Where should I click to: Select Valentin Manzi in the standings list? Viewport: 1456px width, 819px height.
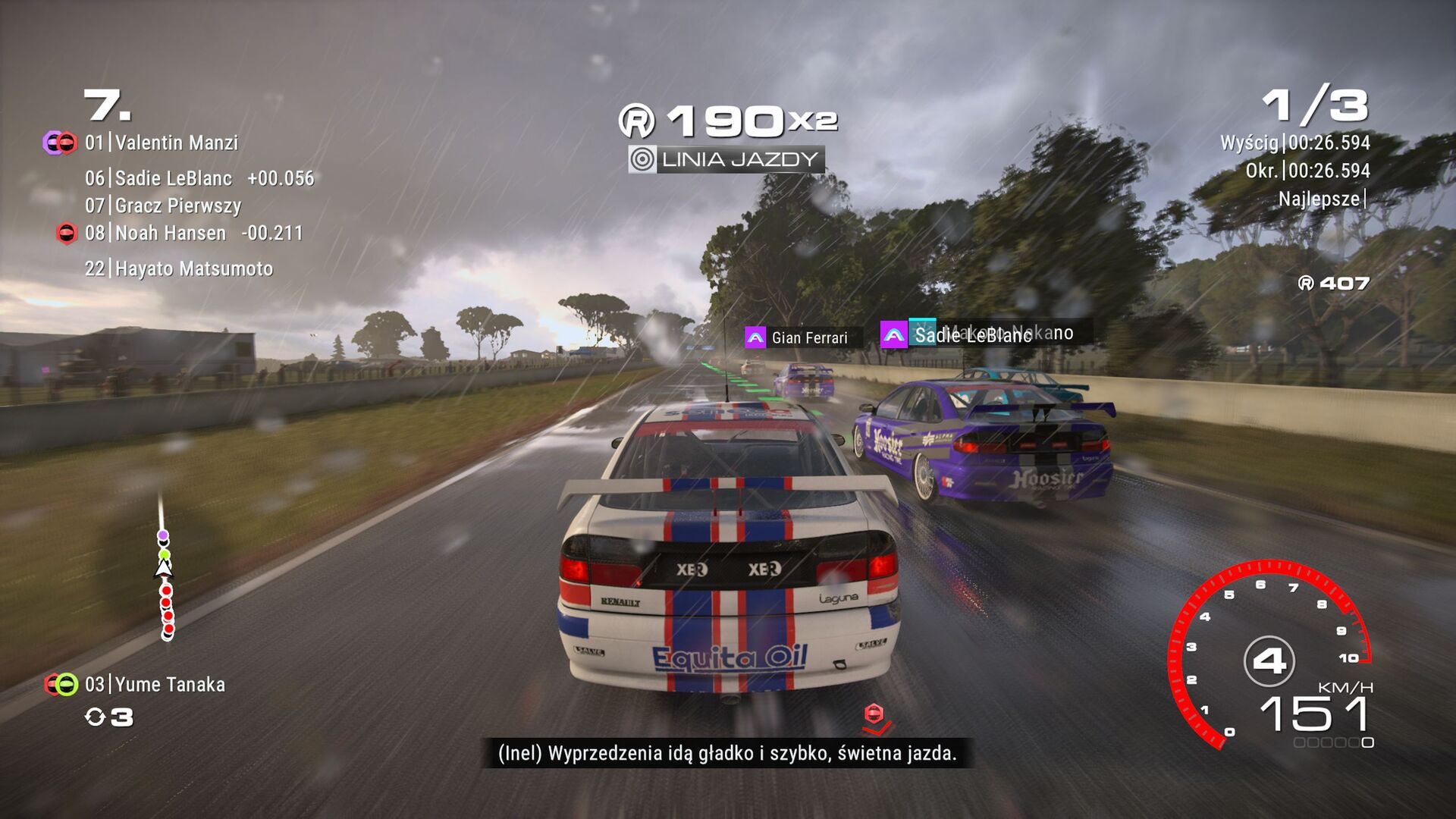point(176,143)
